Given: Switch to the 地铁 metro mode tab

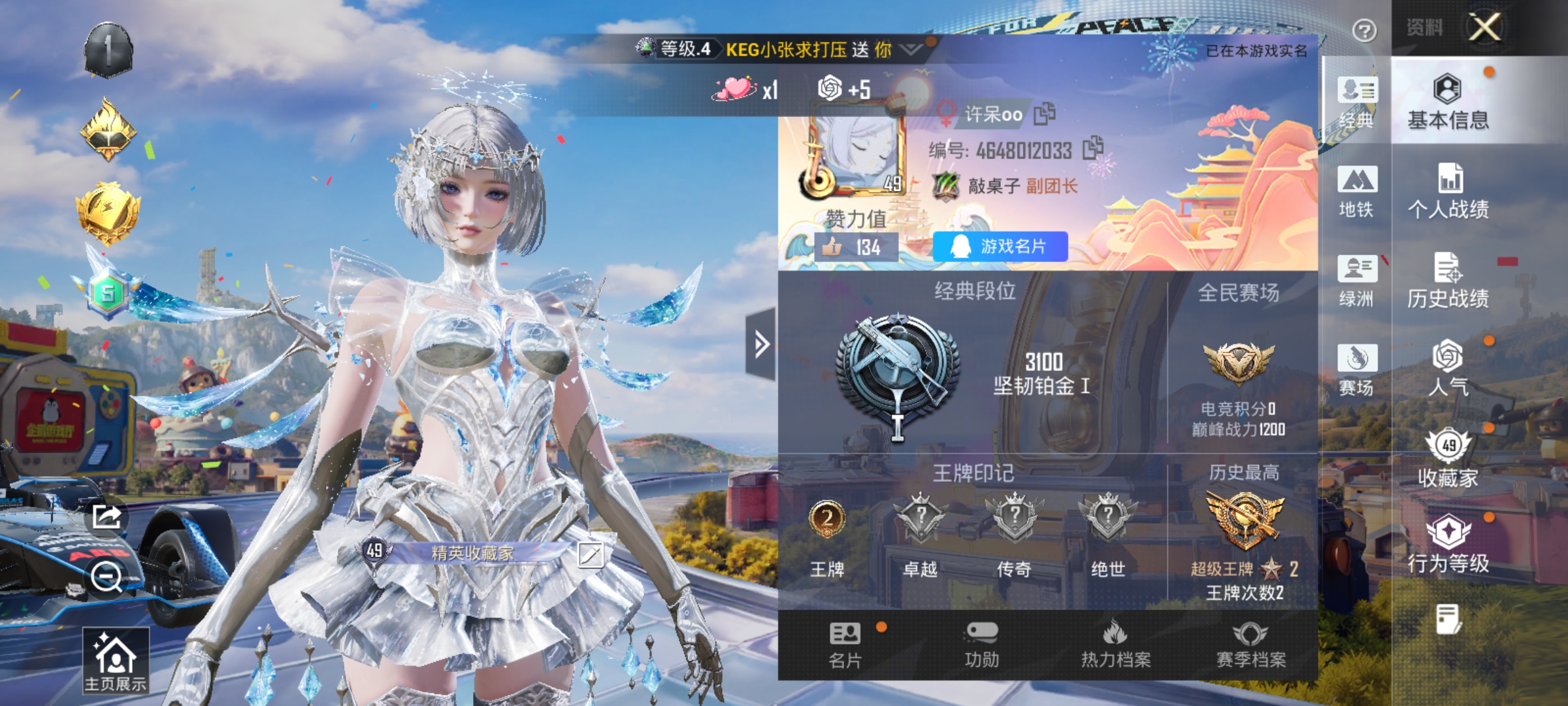Looking at the screenshot, I should 1356,191.
